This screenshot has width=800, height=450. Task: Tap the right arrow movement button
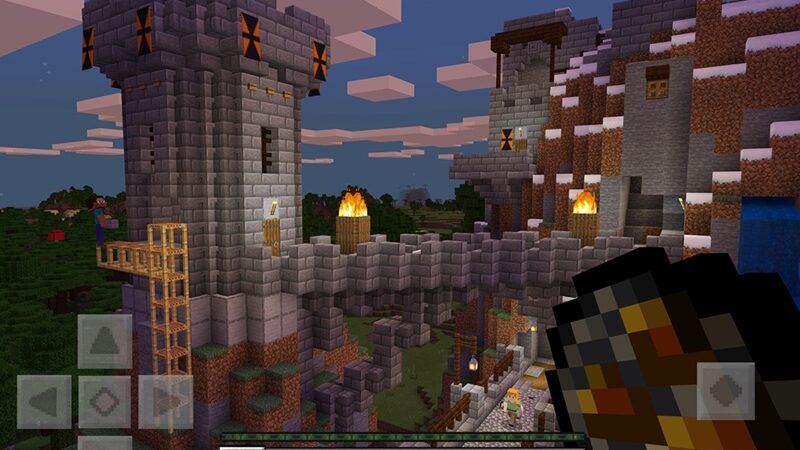tap(166, 402)
